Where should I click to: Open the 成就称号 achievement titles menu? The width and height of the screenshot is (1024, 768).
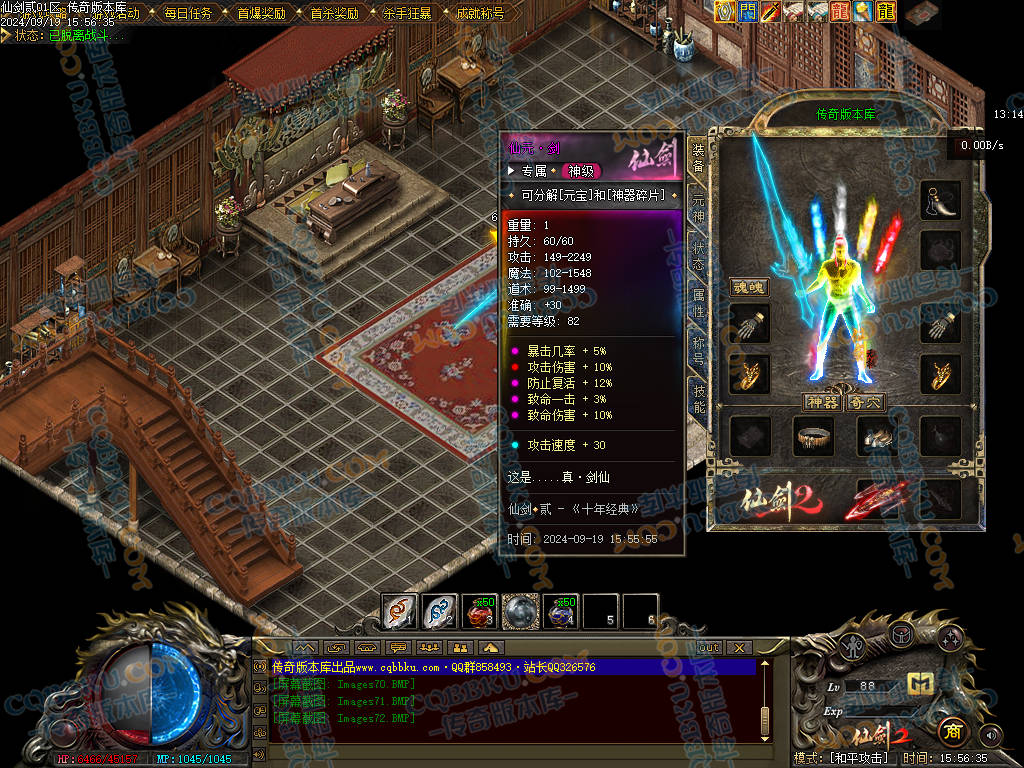[x=479, y=14]
